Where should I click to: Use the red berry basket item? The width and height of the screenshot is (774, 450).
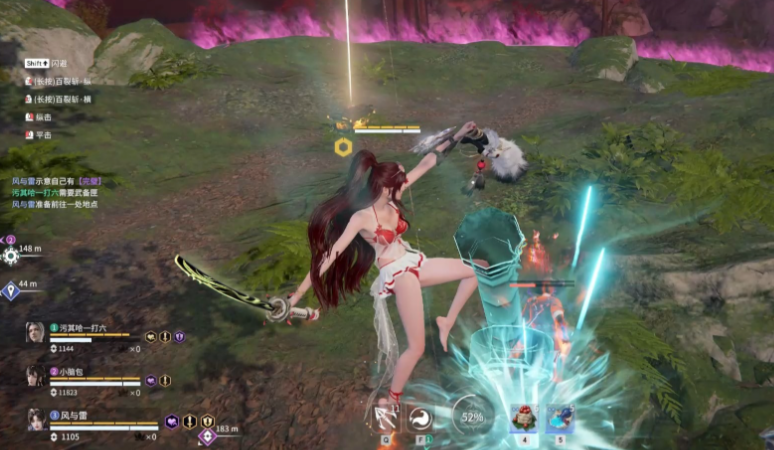click(x=523, y=416)
